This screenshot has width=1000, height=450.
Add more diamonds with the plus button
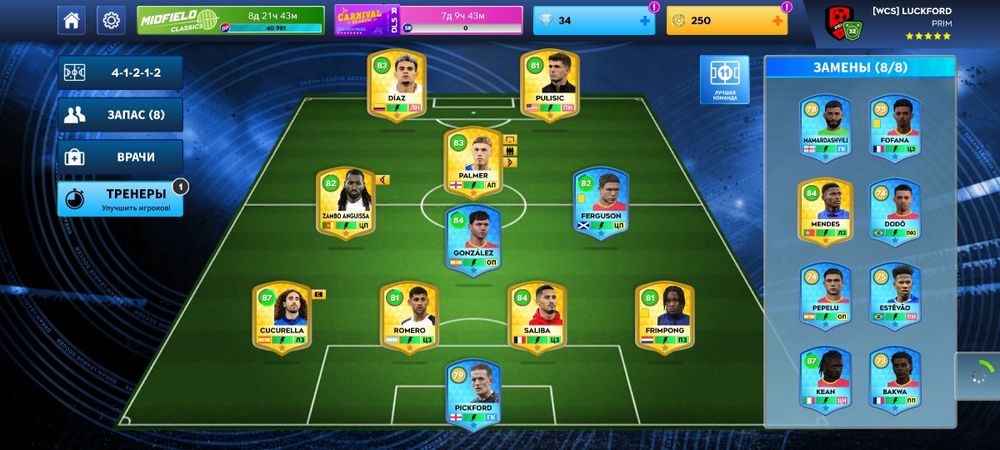pyautogui.click(x=645, y=20)
